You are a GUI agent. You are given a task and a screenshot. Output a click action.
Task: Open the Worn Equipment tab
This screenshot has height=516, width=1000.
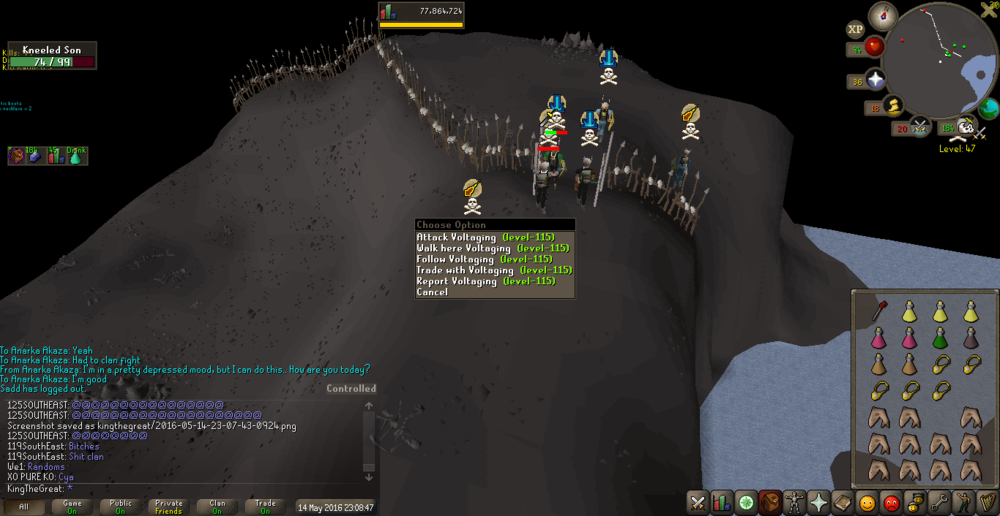(795, 502)
